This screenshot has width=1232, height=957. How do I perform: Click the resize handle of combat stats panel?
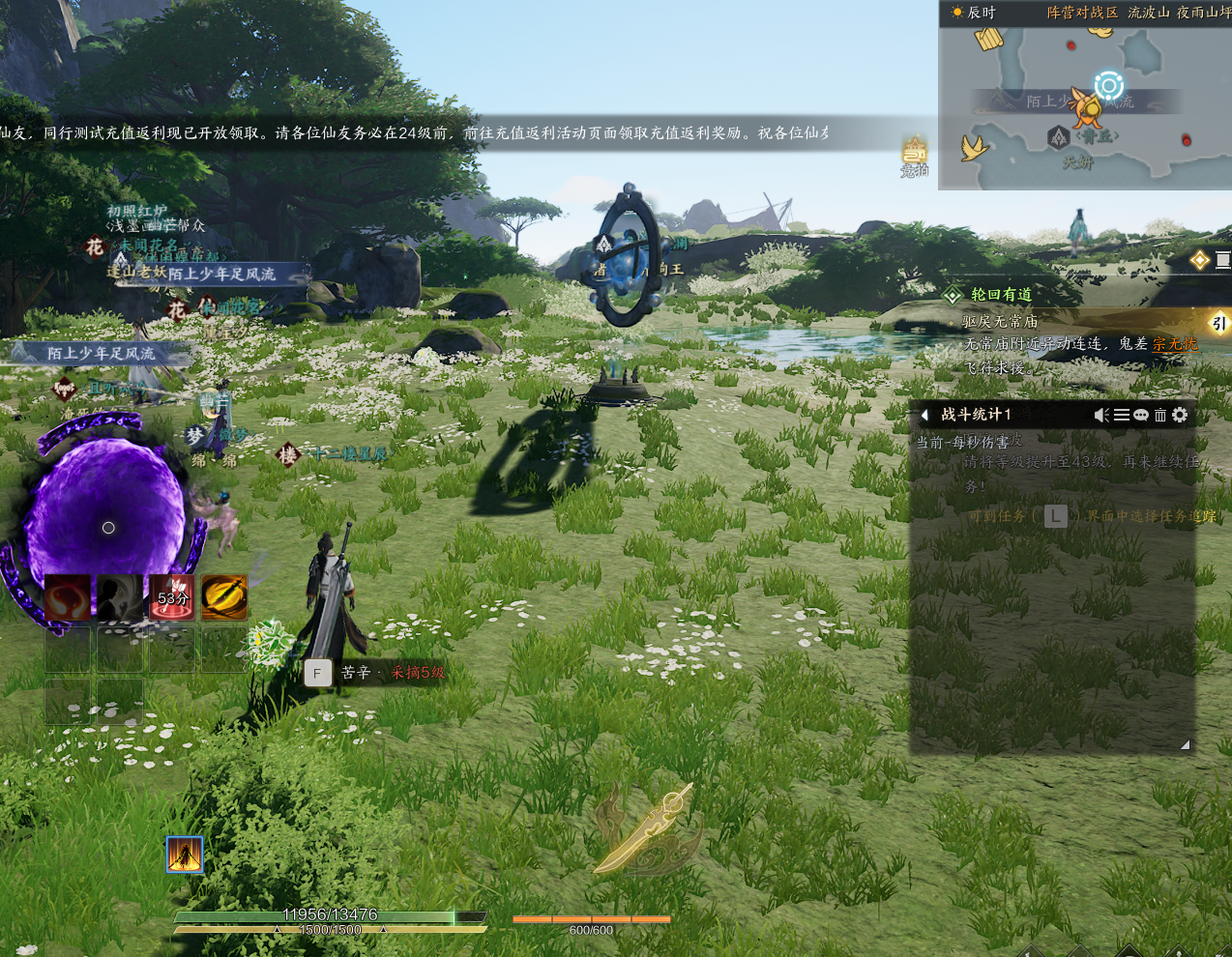tap(1185, 744)
